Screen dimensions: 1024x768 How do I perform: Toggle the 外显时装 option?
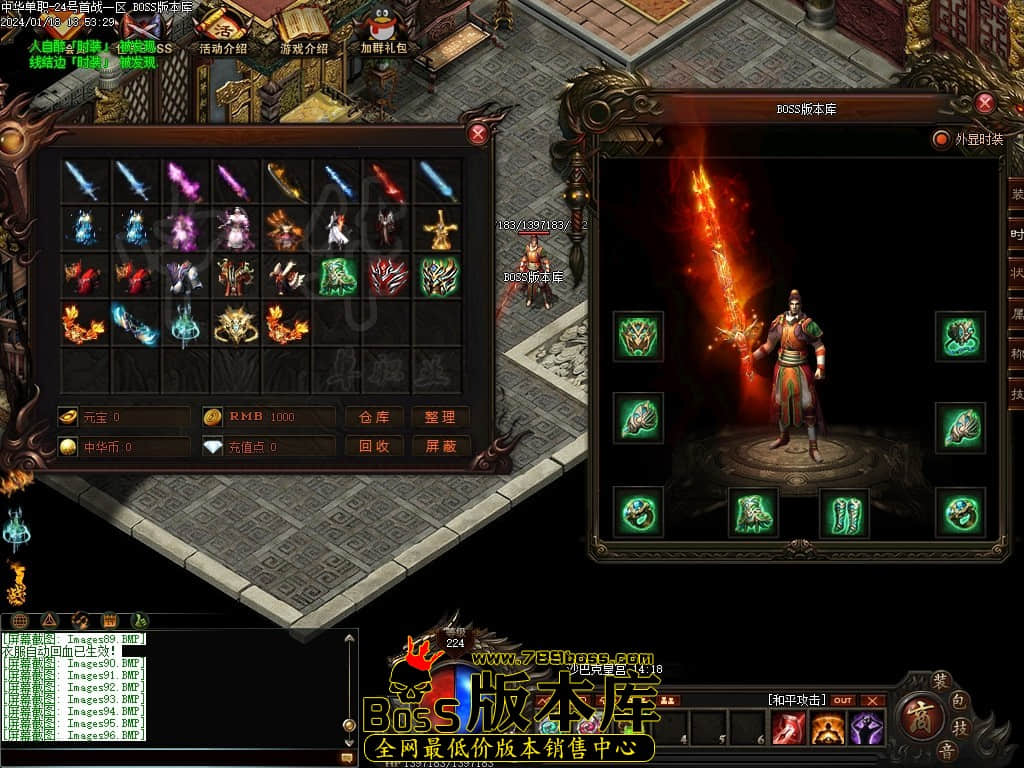click(941, 140)
